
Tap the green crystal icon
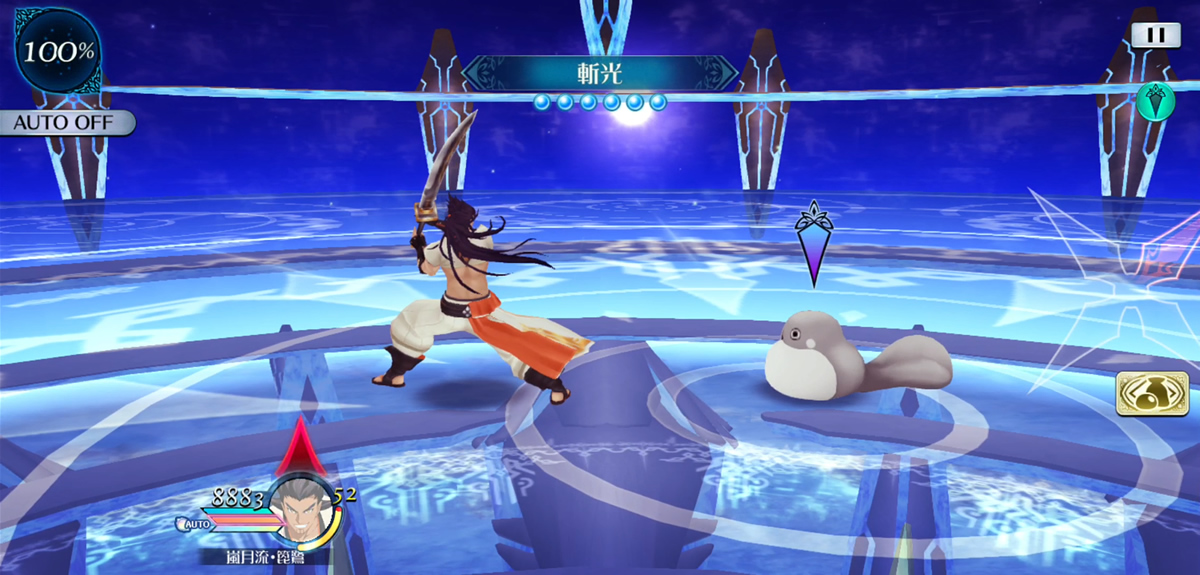pos(1154,100)
